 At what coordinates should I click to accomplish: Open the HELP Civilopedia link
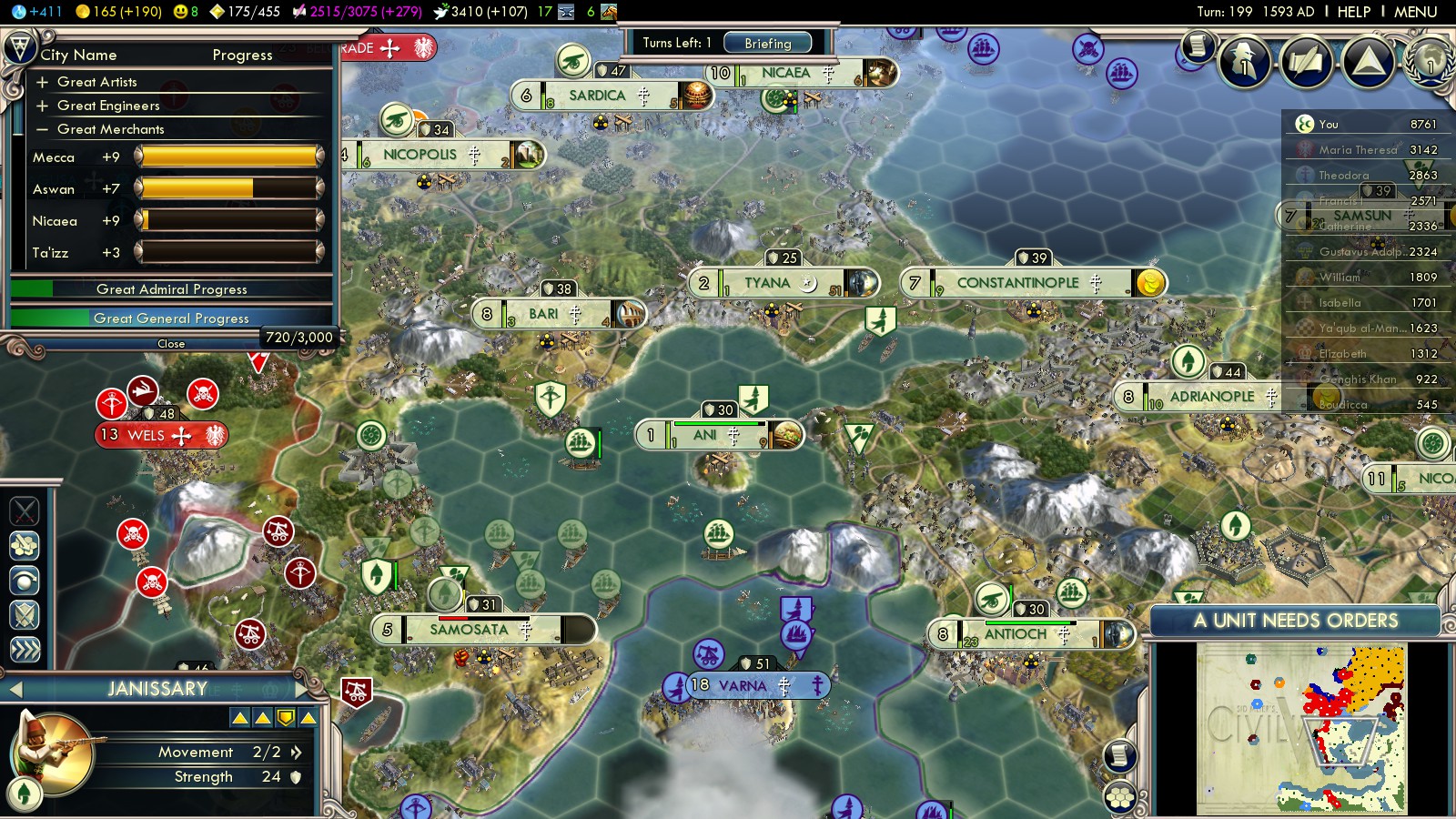click(1353, 12)
